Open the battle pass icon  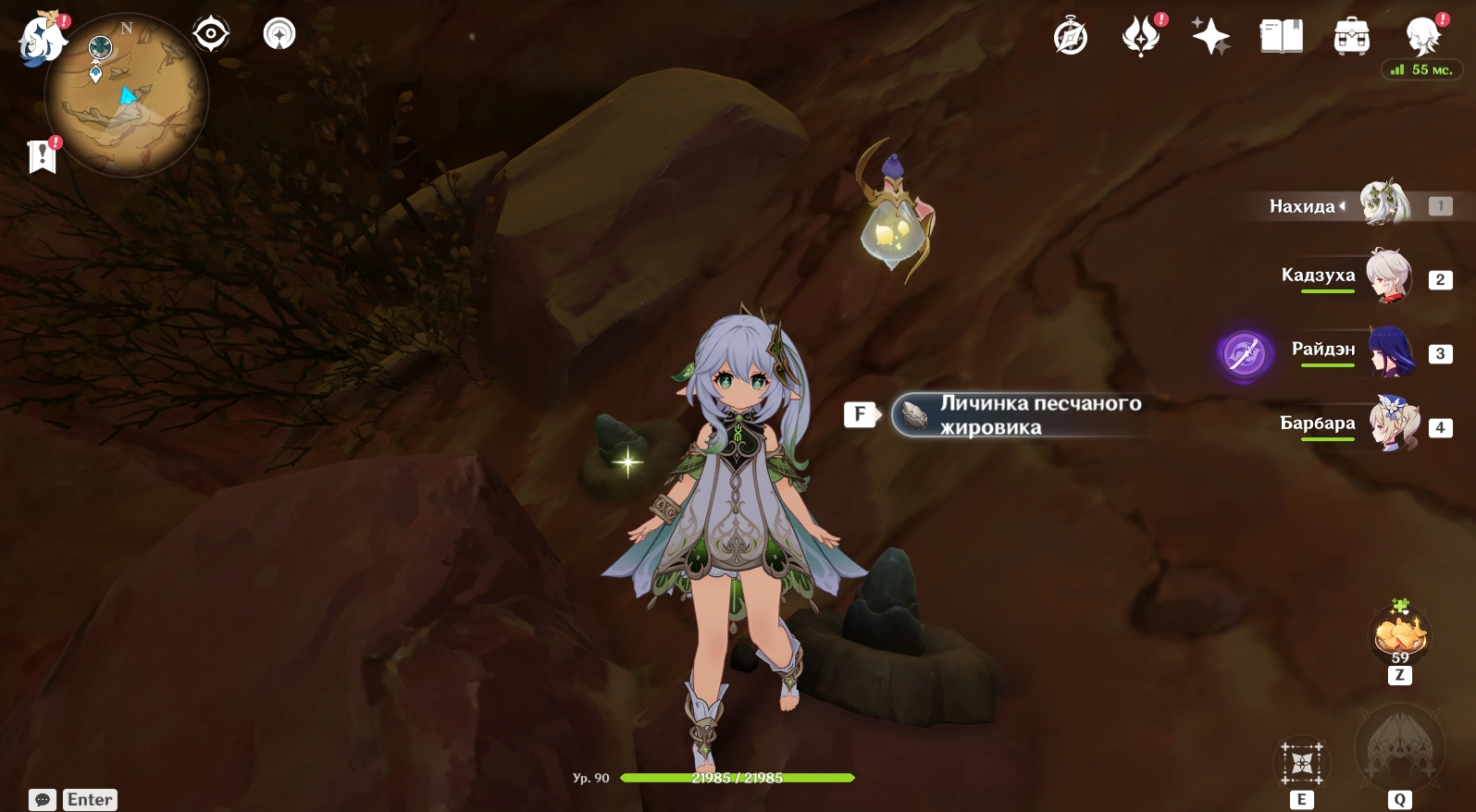(x=1140, y=37)
